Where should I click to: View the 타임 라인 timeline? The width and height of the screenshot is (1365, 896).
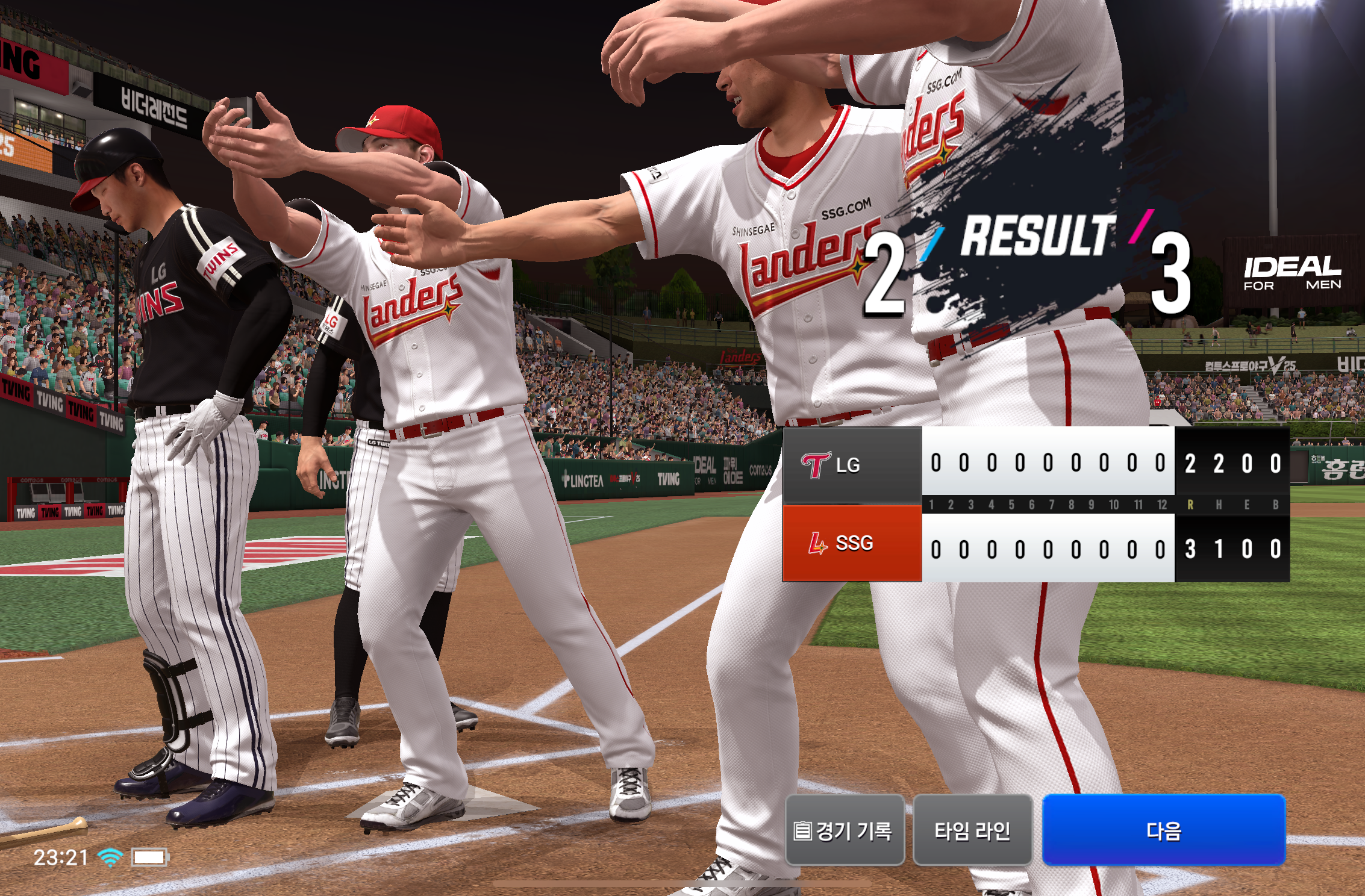[972, 830]
